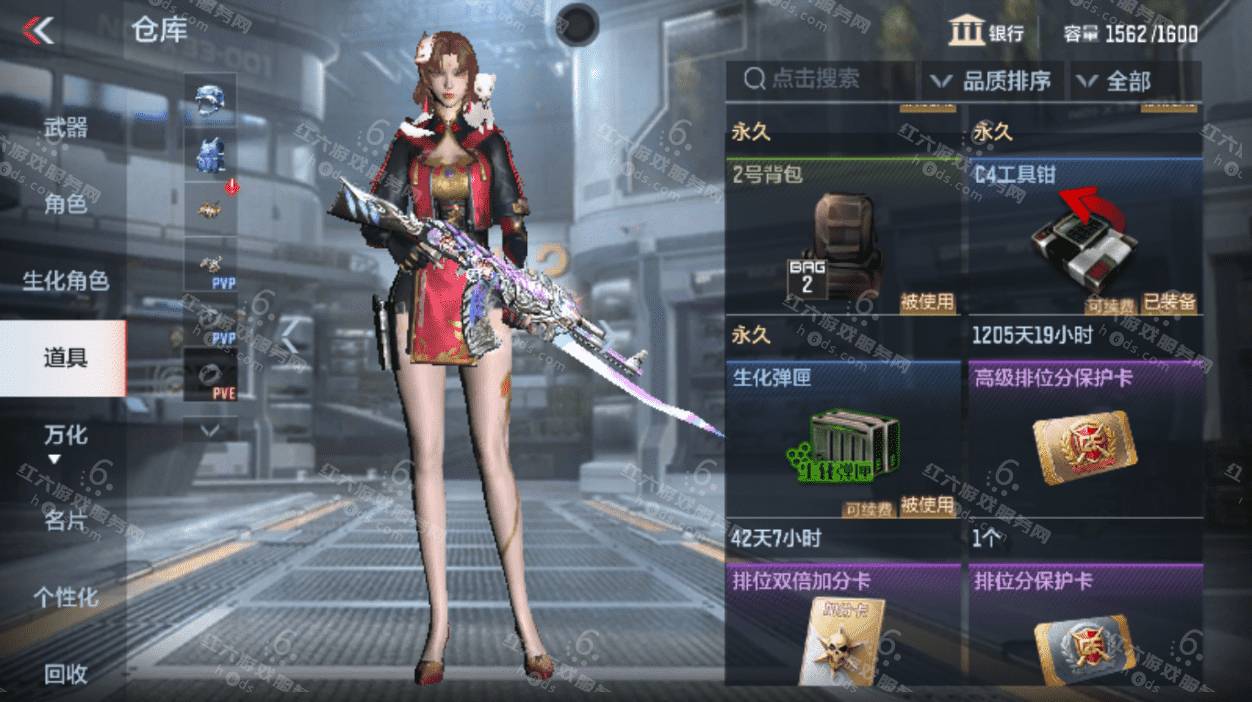
Task: Switch to the 武器 category tab
Action: coord(65,128)
